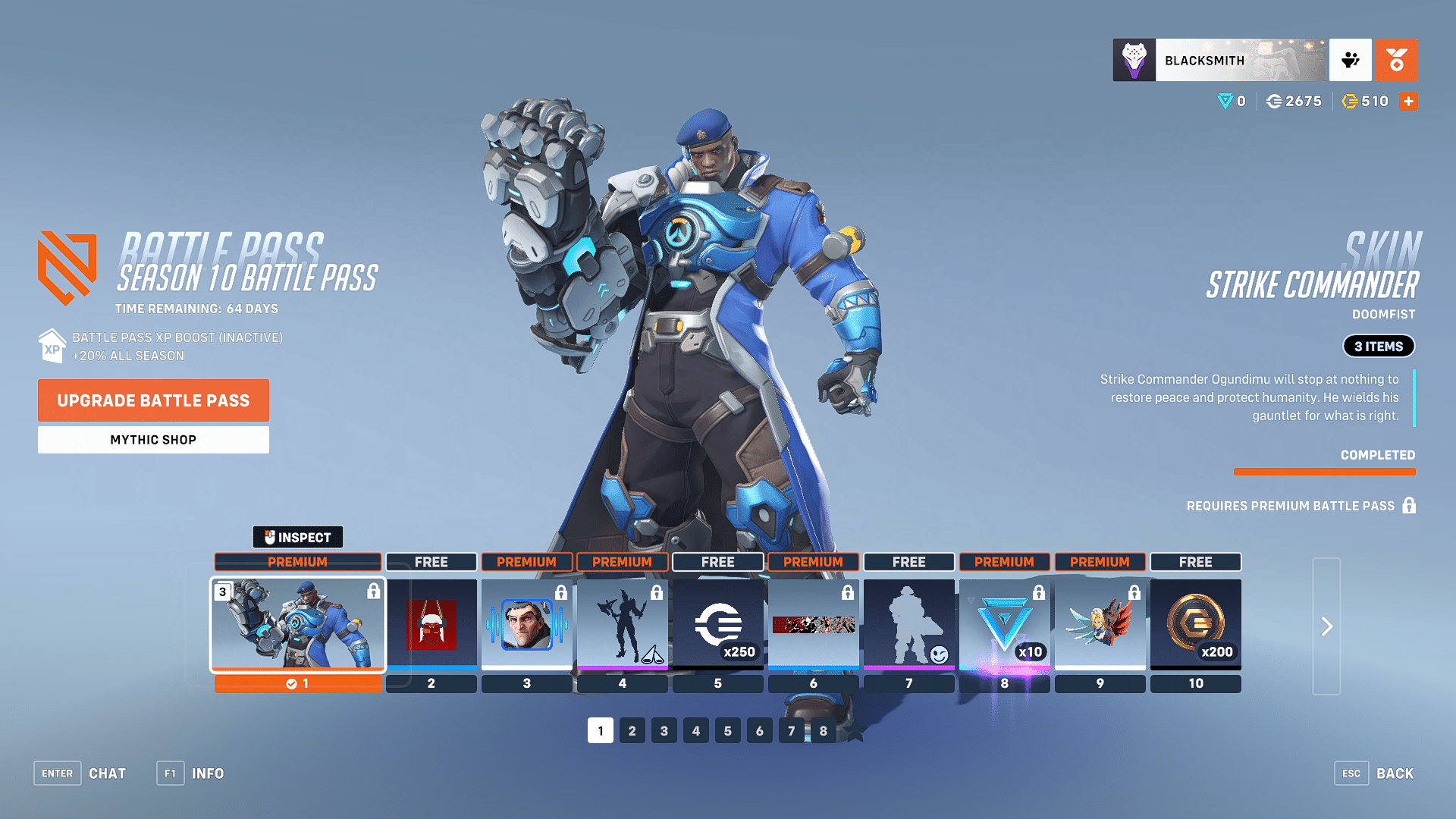Select the Strike Commander Doomfist skin thumbnail
This screenshot has height=819, width=1456.
(x=297, y=625)
